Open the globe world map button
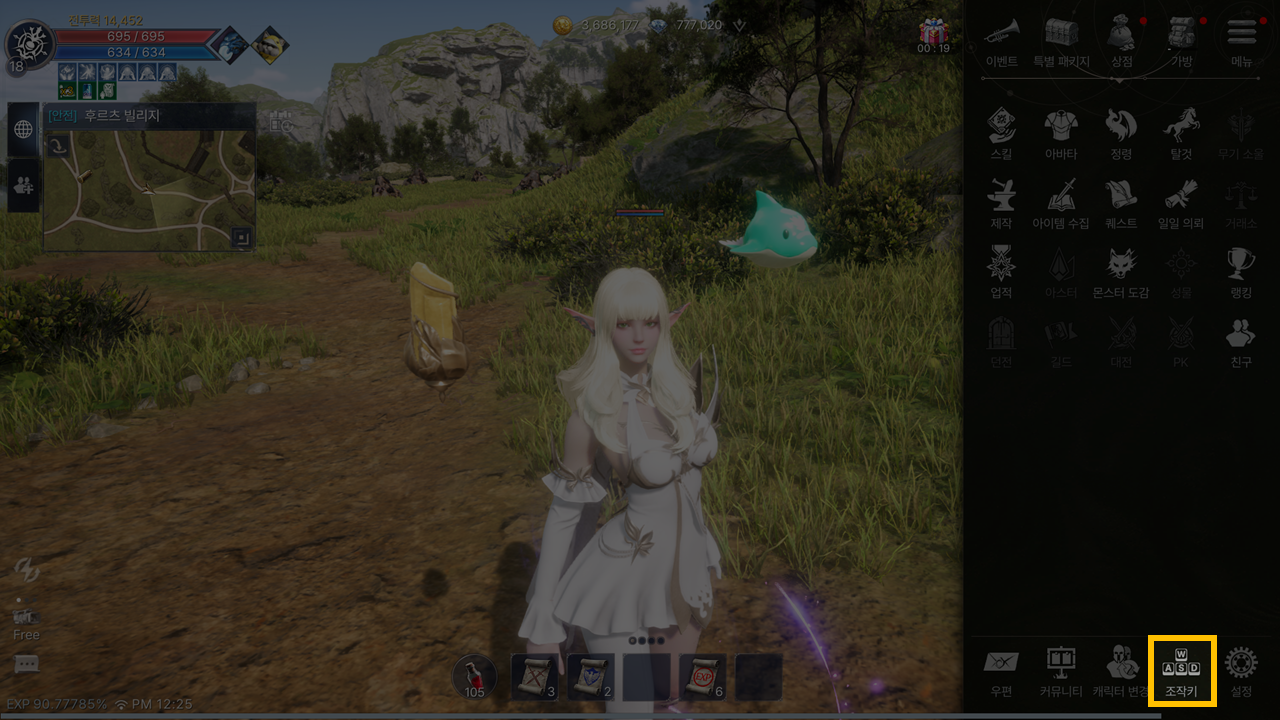The height and width of the screenshot is (720, 1280). [x=23, y=129]
